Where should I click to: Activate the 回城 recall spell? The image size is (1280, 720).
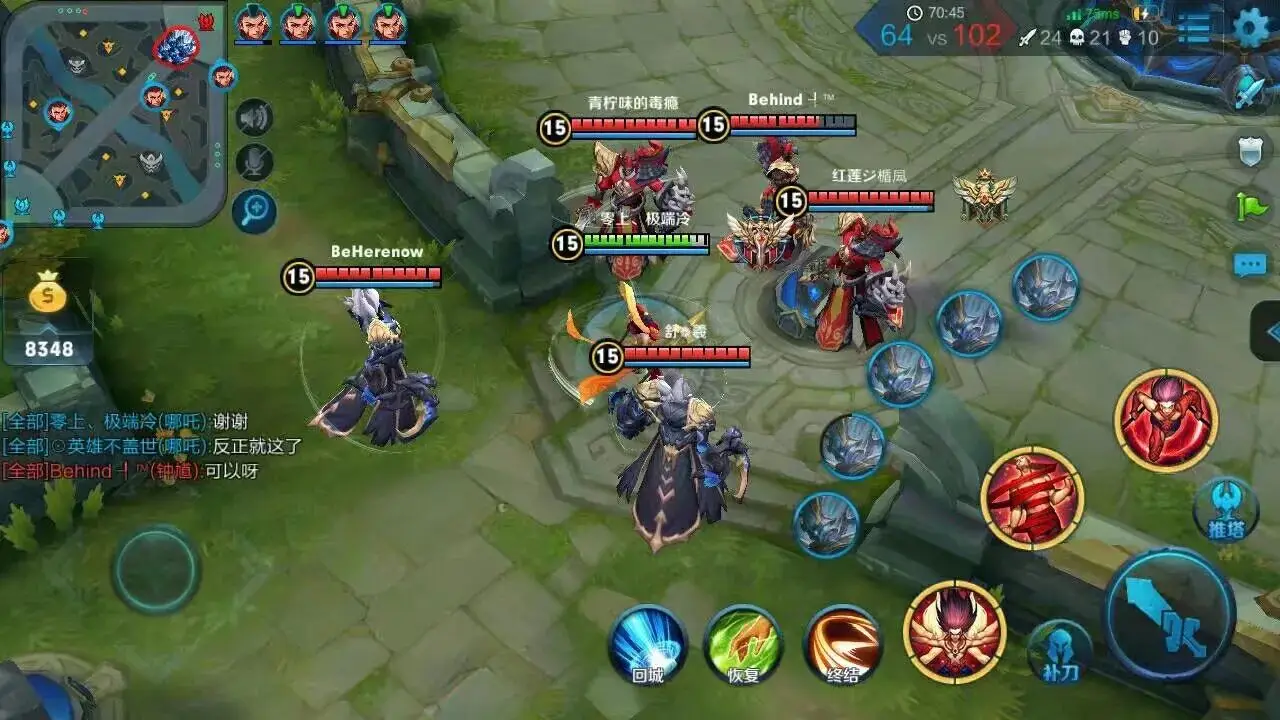tap(648, 643)
